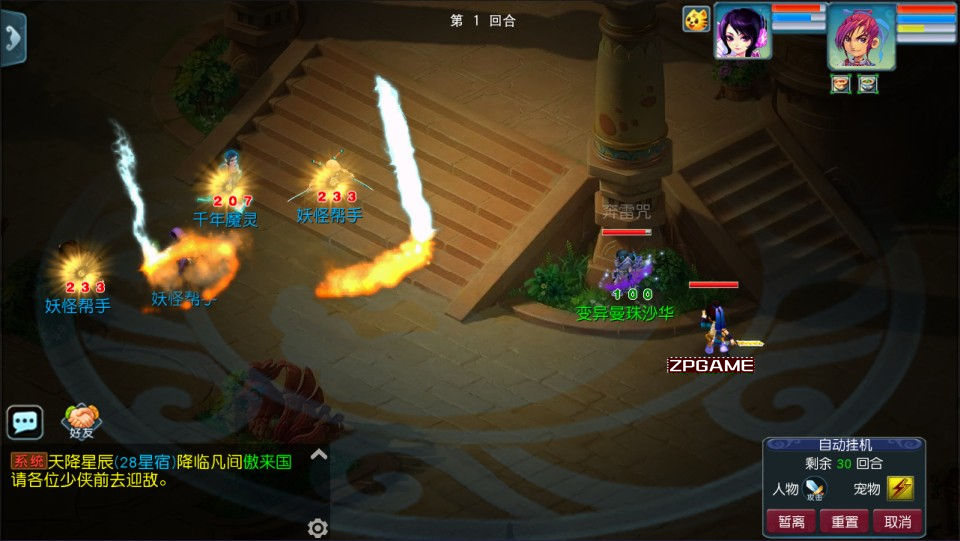
Task: Open the 28星宿 link in system message
Action: pos(145,462)
